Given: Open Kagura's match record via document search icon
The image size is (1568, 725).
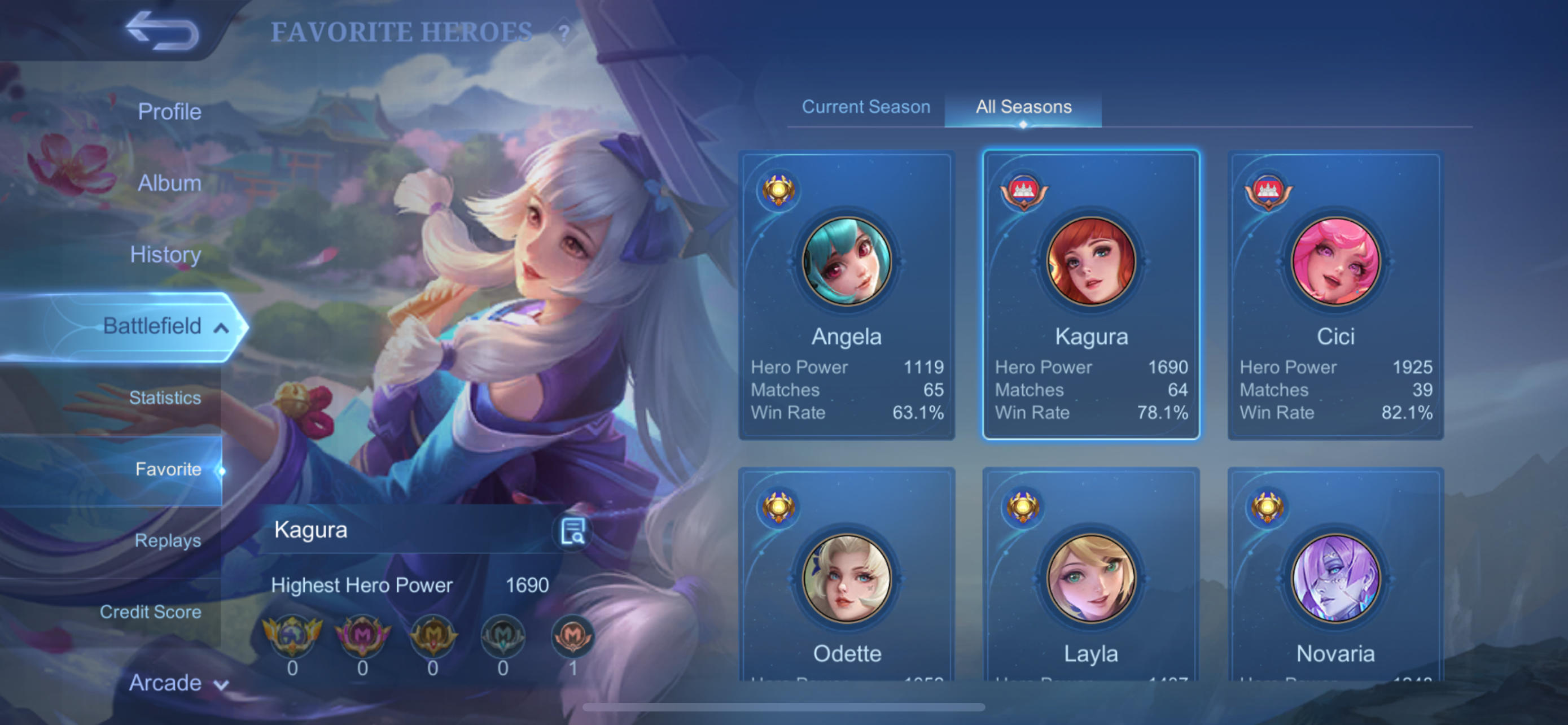Looking at the screenshot, I should click(572, 531).
